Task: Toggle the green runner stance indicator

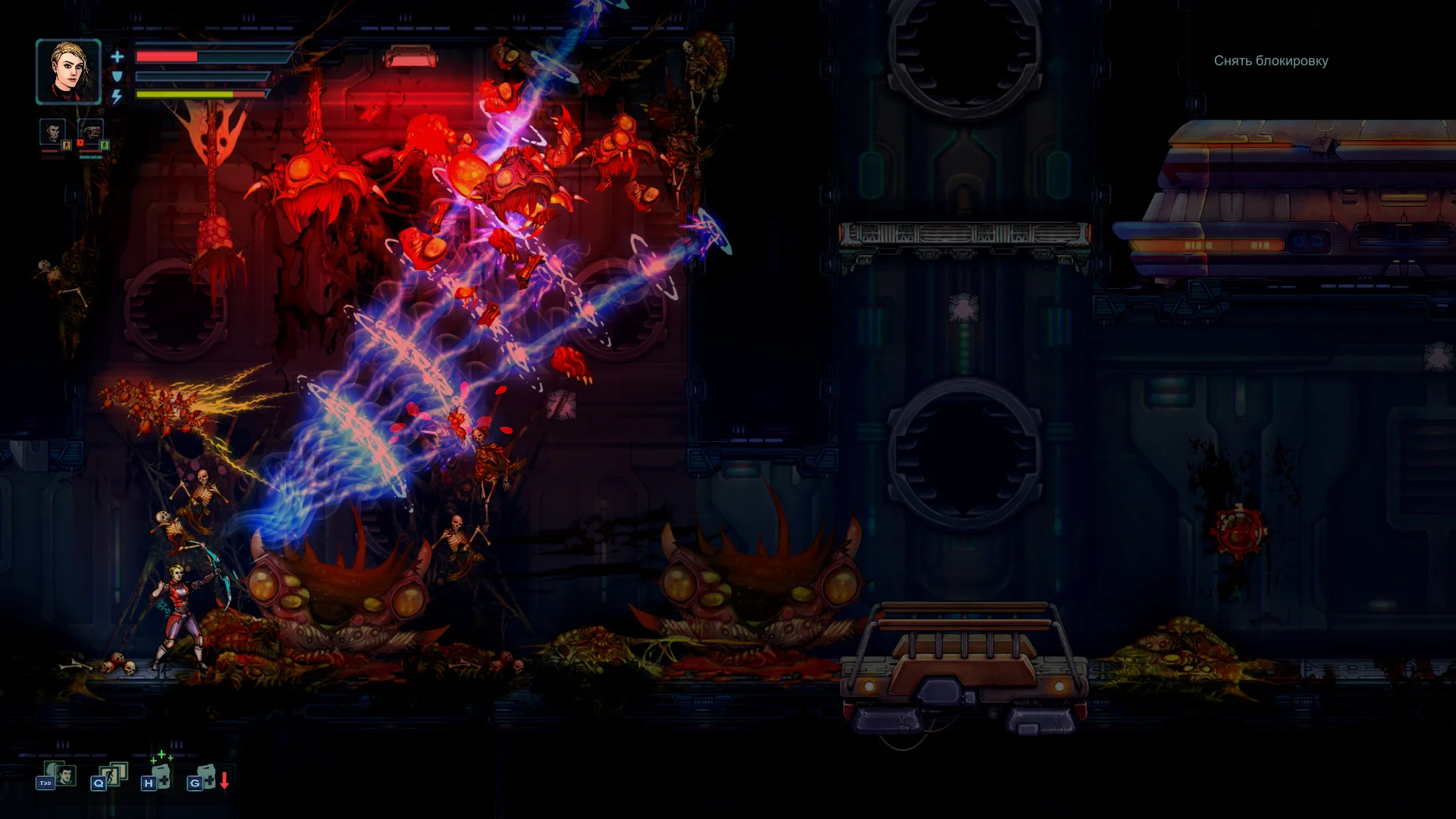Action: pyautogui.click(x=104, y=145)
